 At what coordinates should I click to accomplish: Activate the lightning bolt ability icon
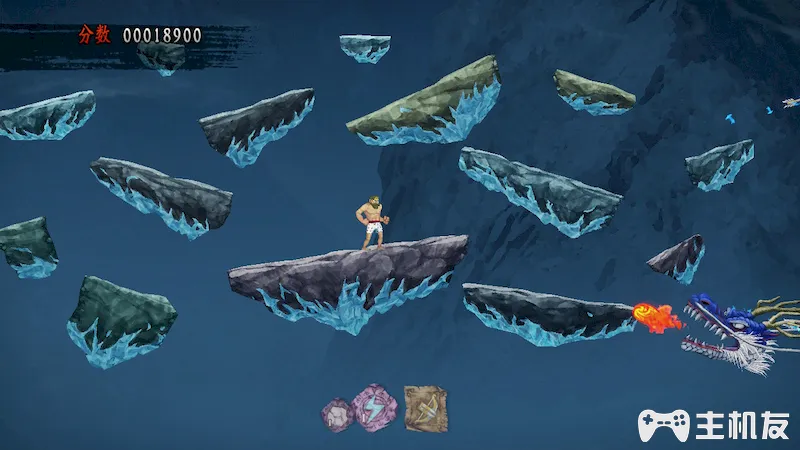(375, 406)
